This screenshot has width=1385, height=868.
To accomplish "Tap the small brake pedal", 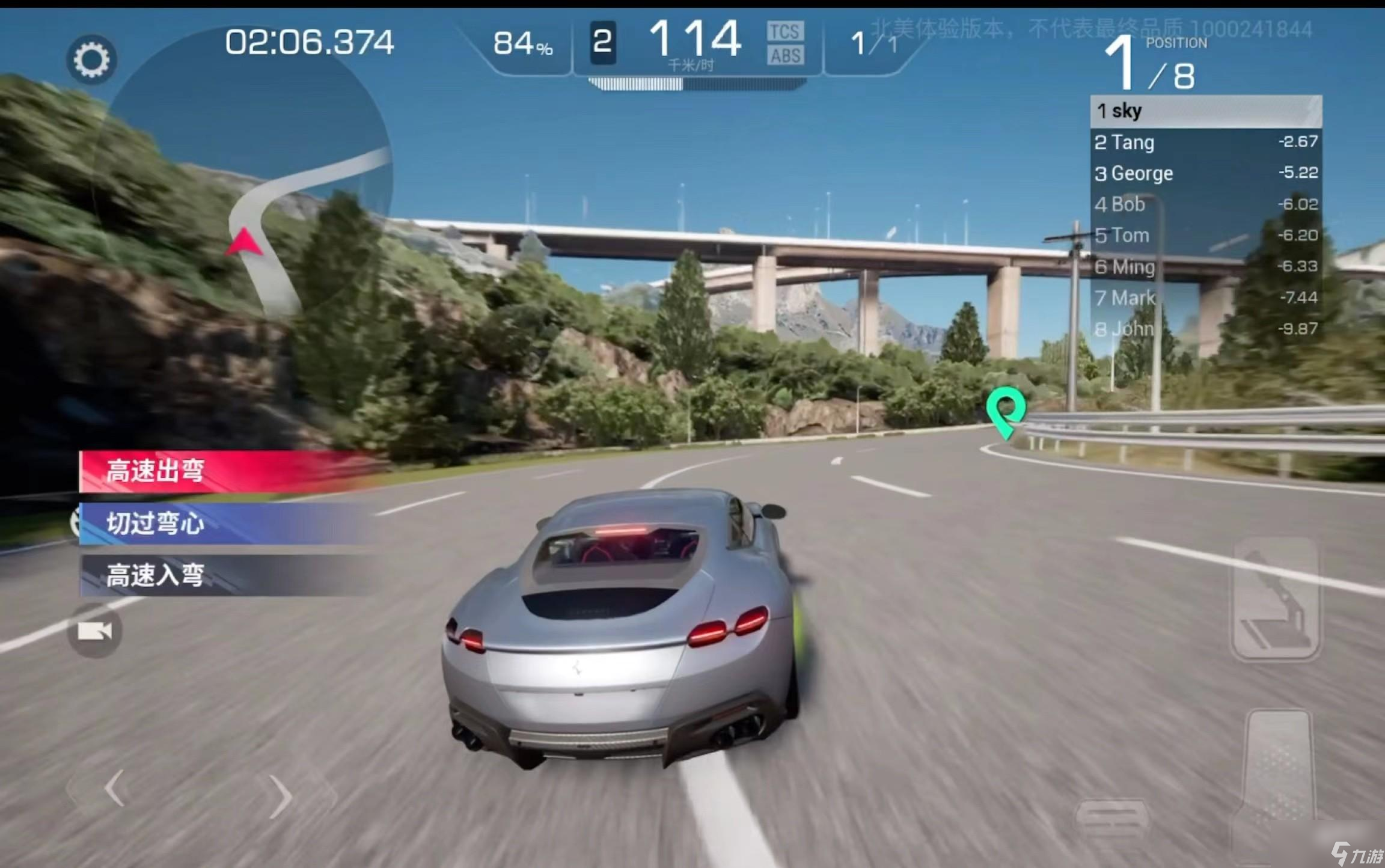I will point(1111,819).
